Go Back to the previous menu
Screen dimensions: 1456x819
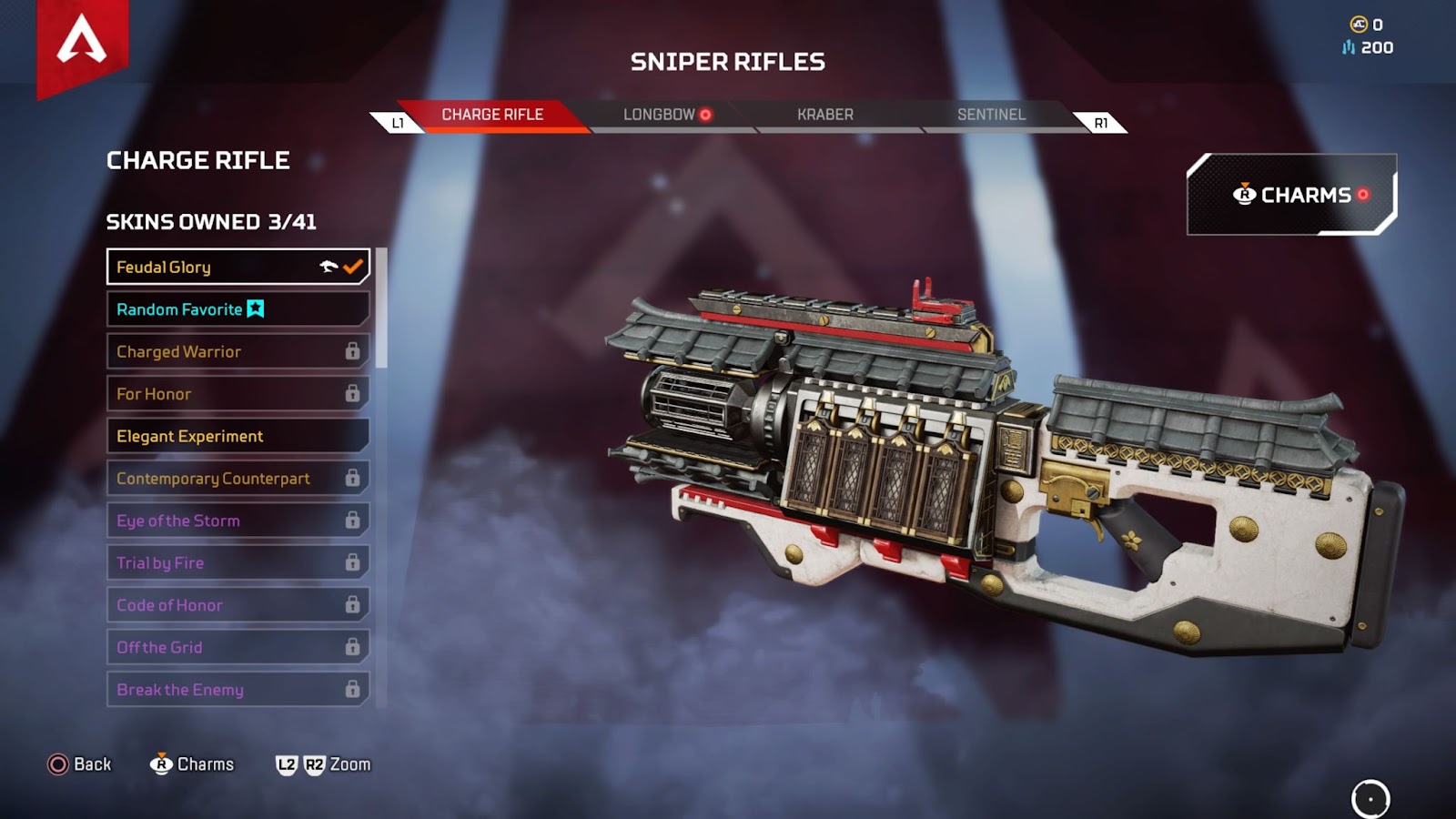80,764
